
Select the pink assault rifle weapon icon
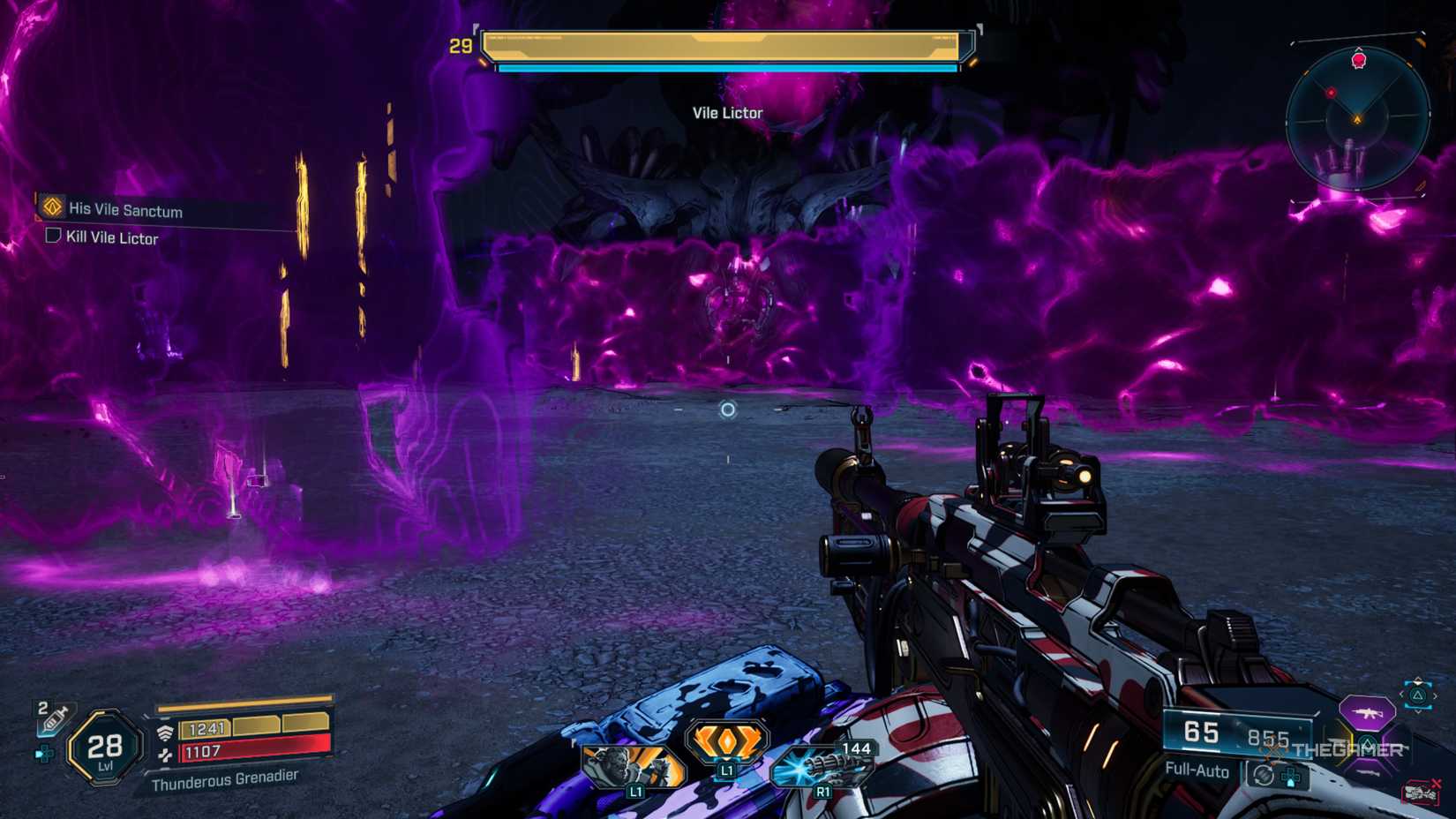click(1367, 713)
